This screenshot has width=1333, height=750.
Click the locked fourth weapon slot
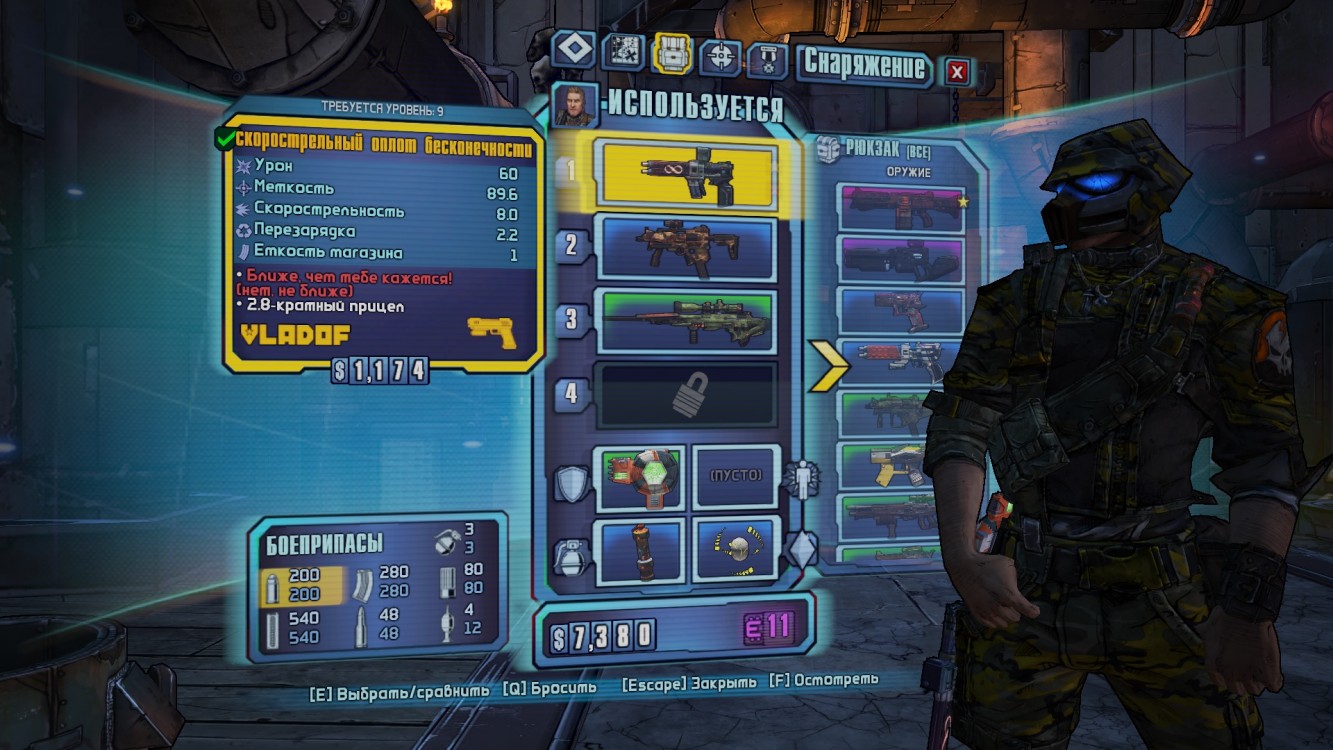(x=686, y=396)
